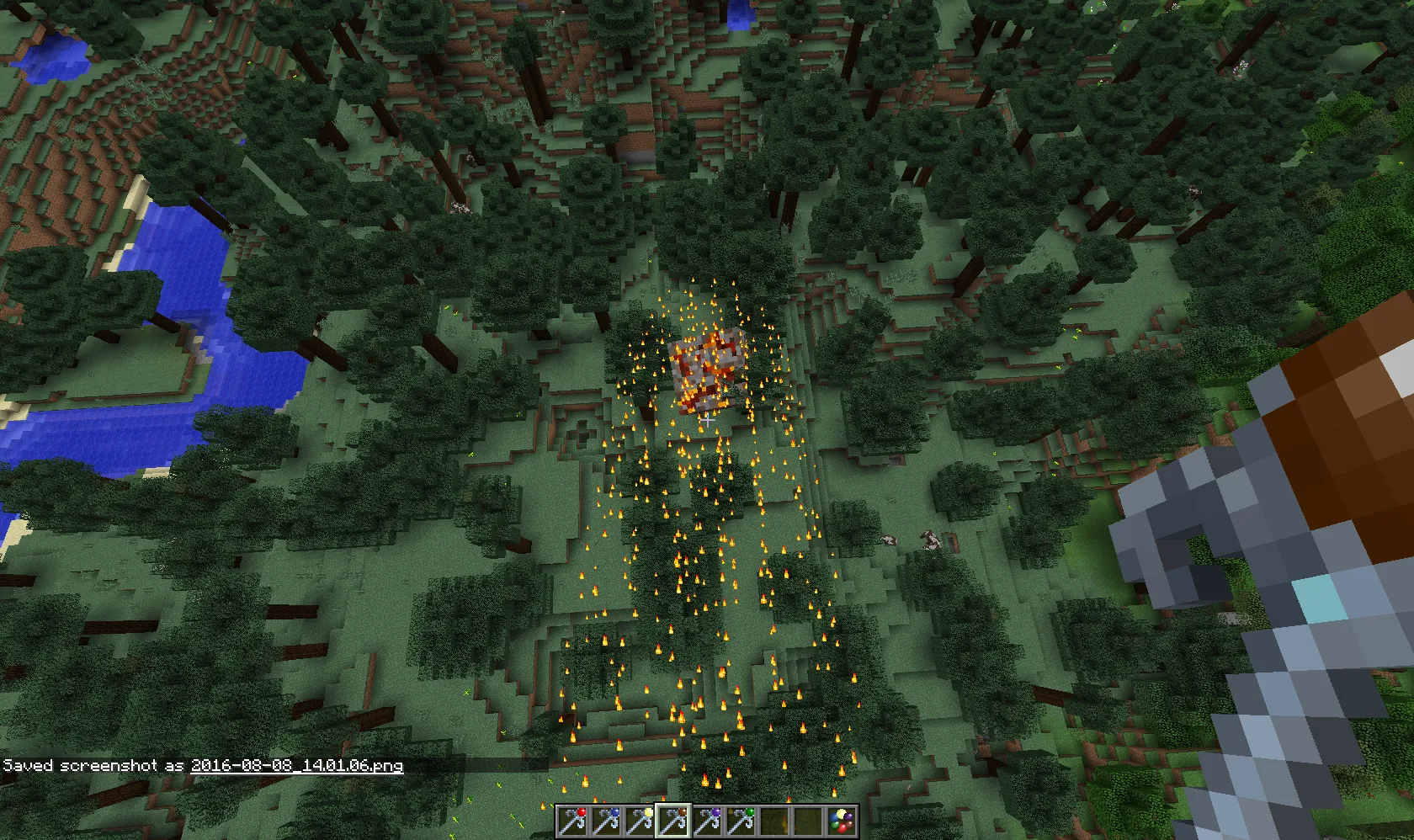
Task: Click the empty seventh hotbar slot
Action: pos(775,821)
